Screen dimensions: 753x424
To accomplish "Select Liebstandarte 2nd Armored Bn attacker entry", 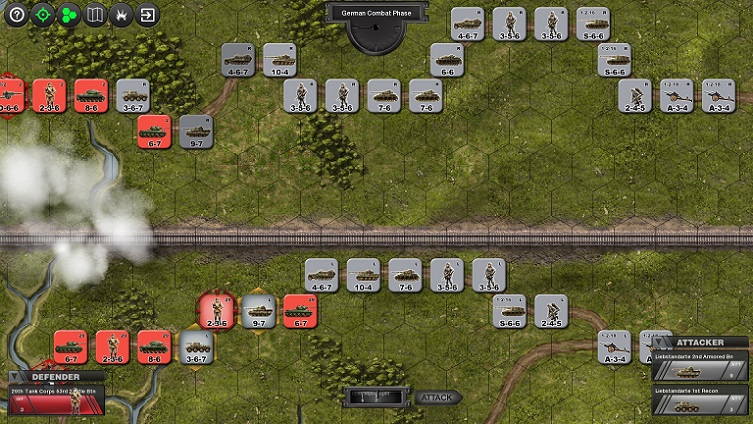I will pyautogui.click(x=699, y=366).
